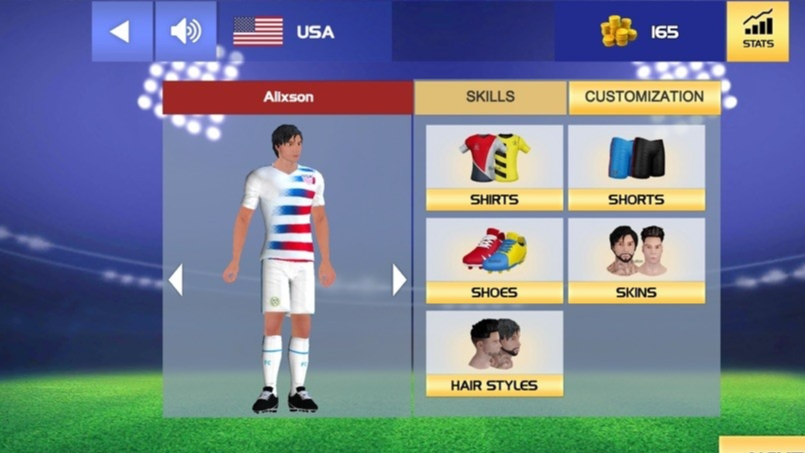This screenshot has width=805, height=453.
Task: Open the Skins options
Action: [x=636, y=260]
